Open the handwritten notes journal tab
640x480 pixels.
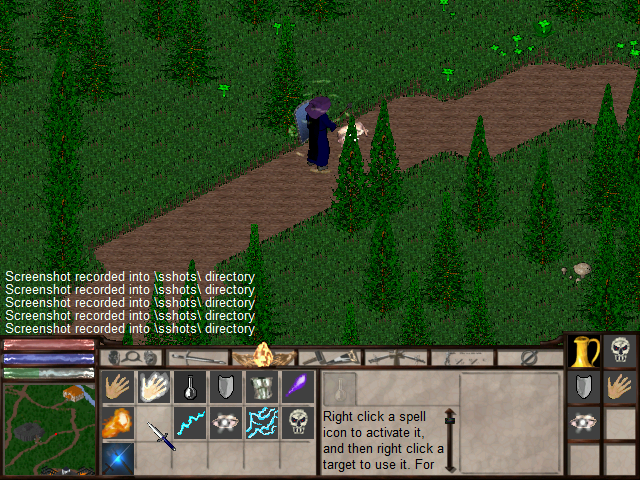[463, 357]
